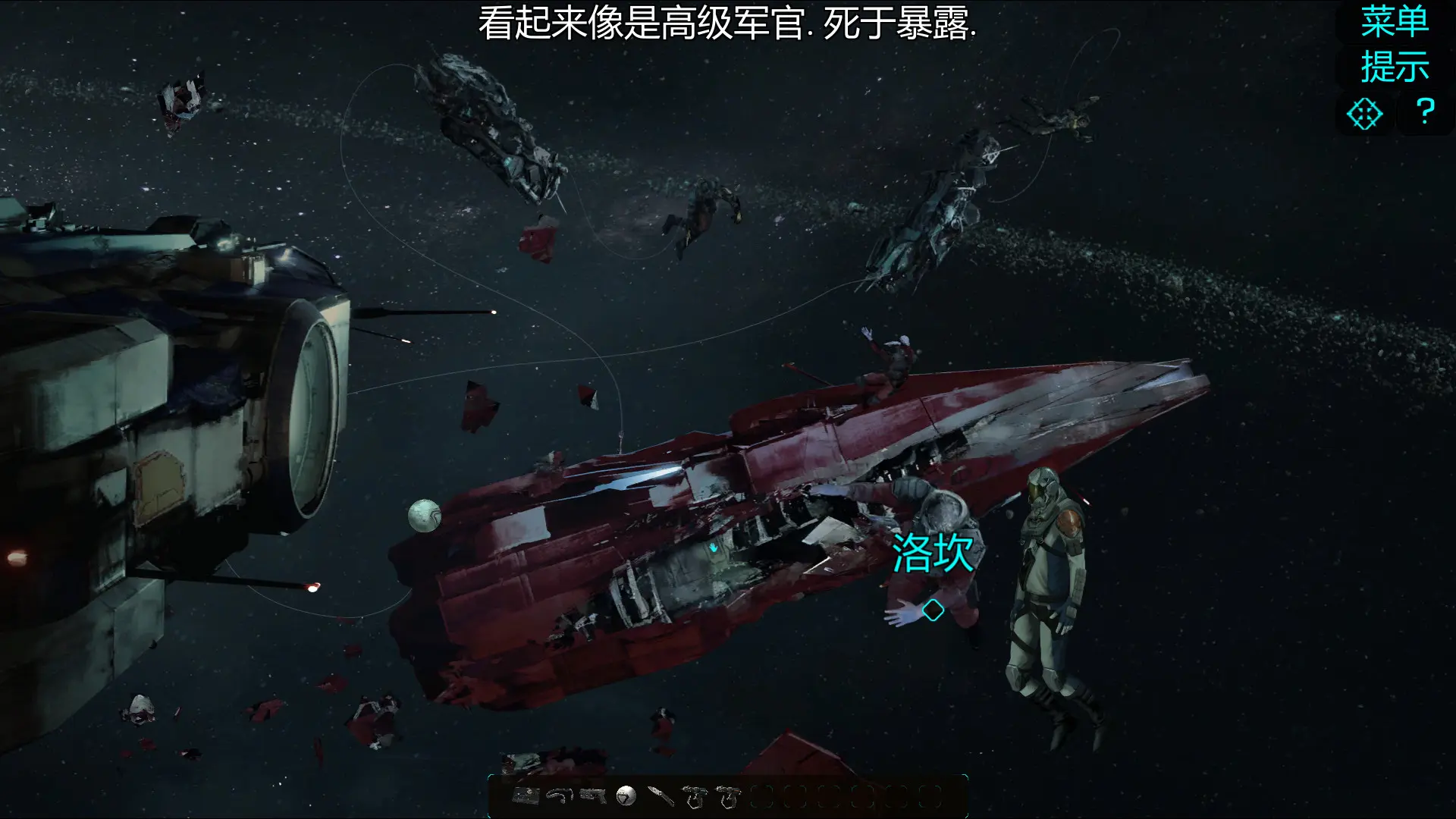Open the 提示 hints panel
The width and height of the screenshot is (1456, 819).
(1394, 67)
